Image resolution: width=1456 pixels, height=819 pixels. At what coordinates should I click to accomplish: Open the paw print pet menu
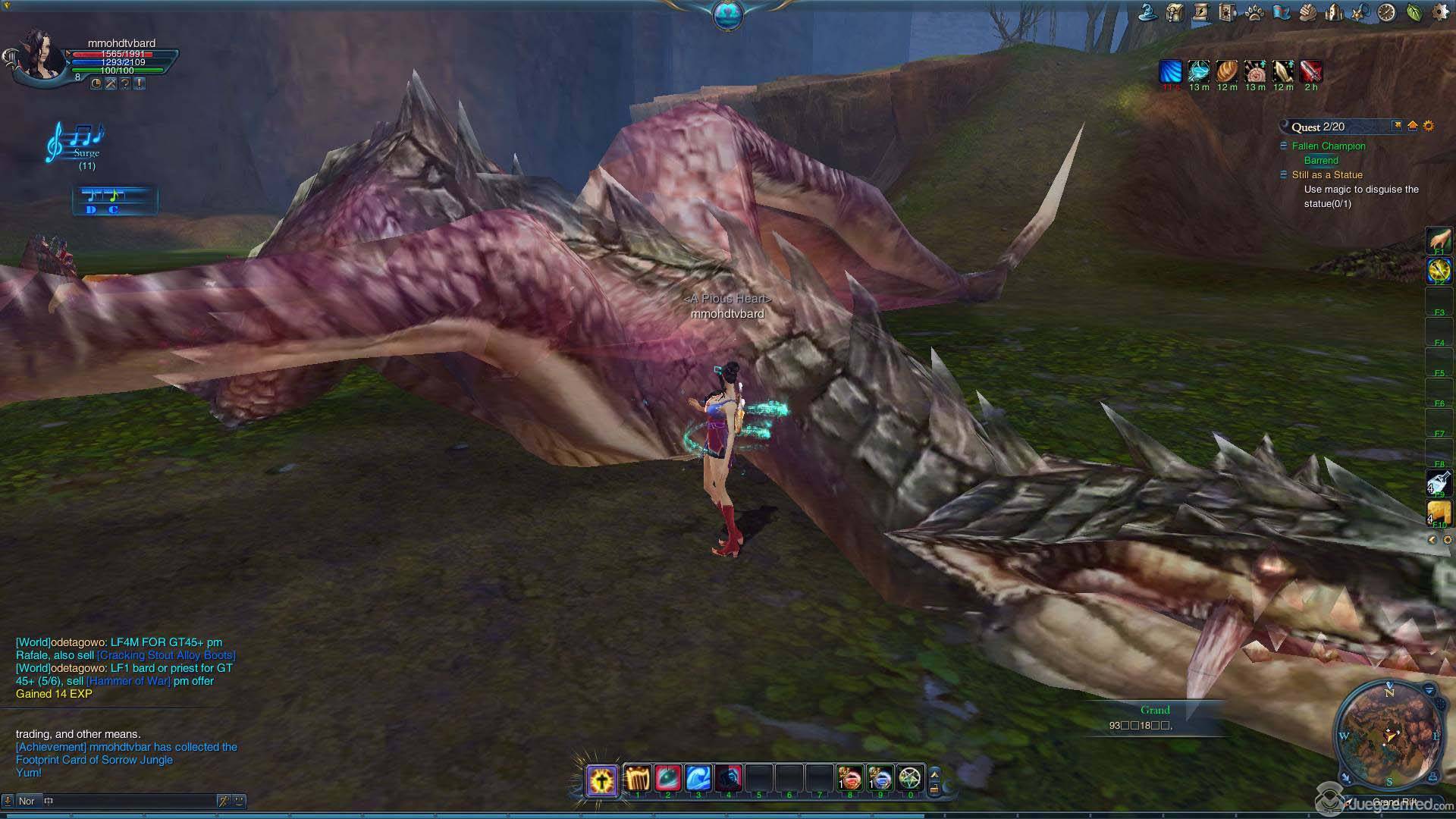[1254, 12]
